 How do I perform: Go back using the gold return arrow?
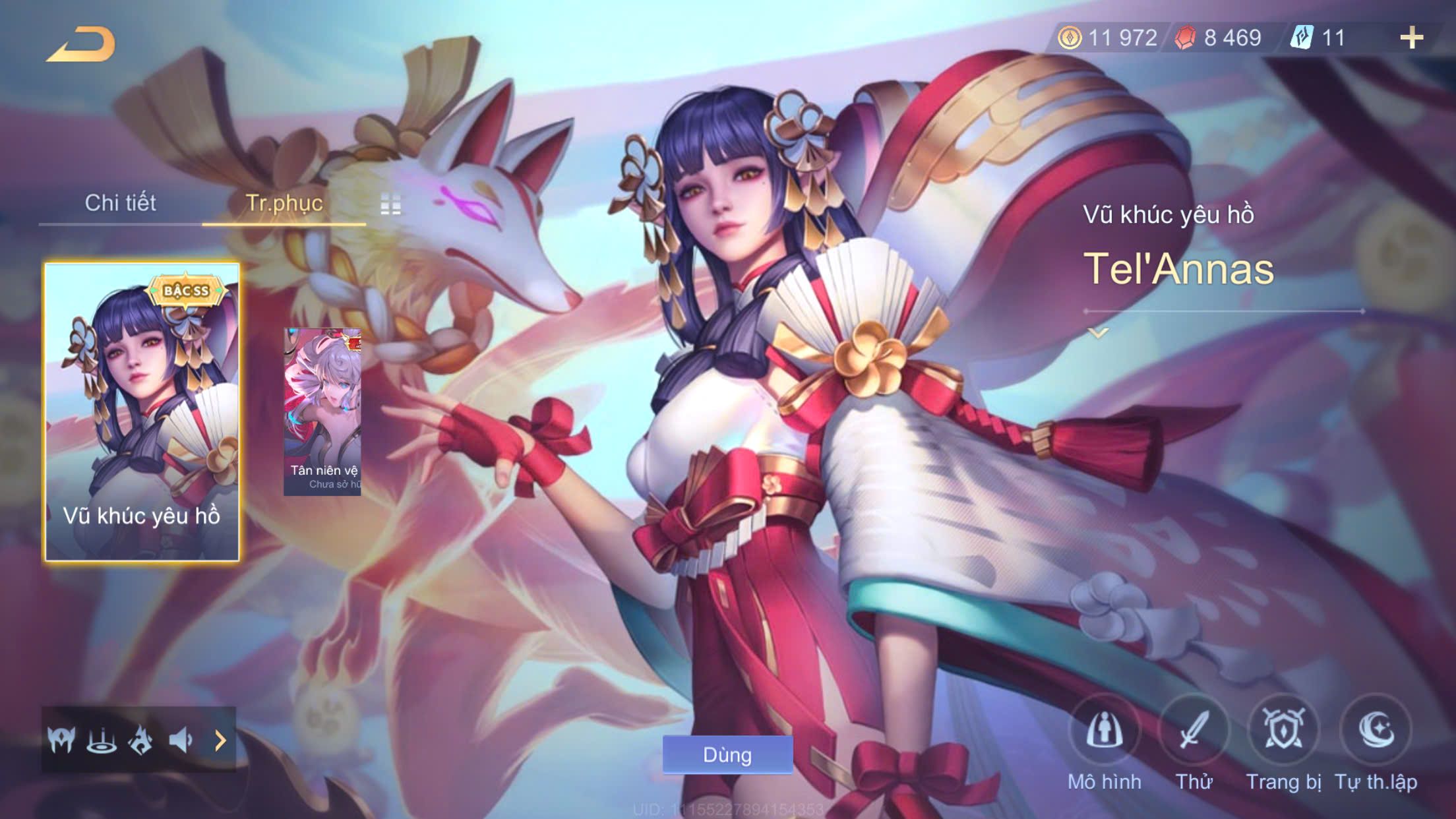pos(81,45)
